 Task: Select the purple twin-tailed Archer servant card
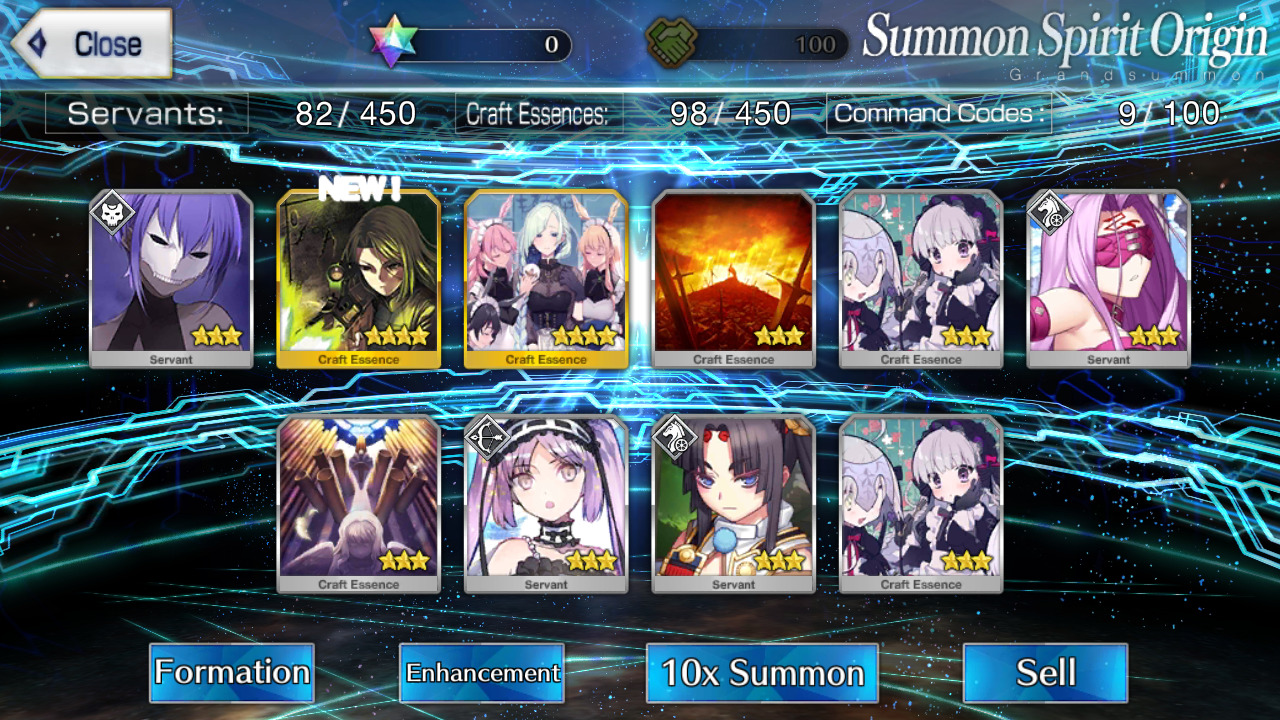click(x=546, y=503)
